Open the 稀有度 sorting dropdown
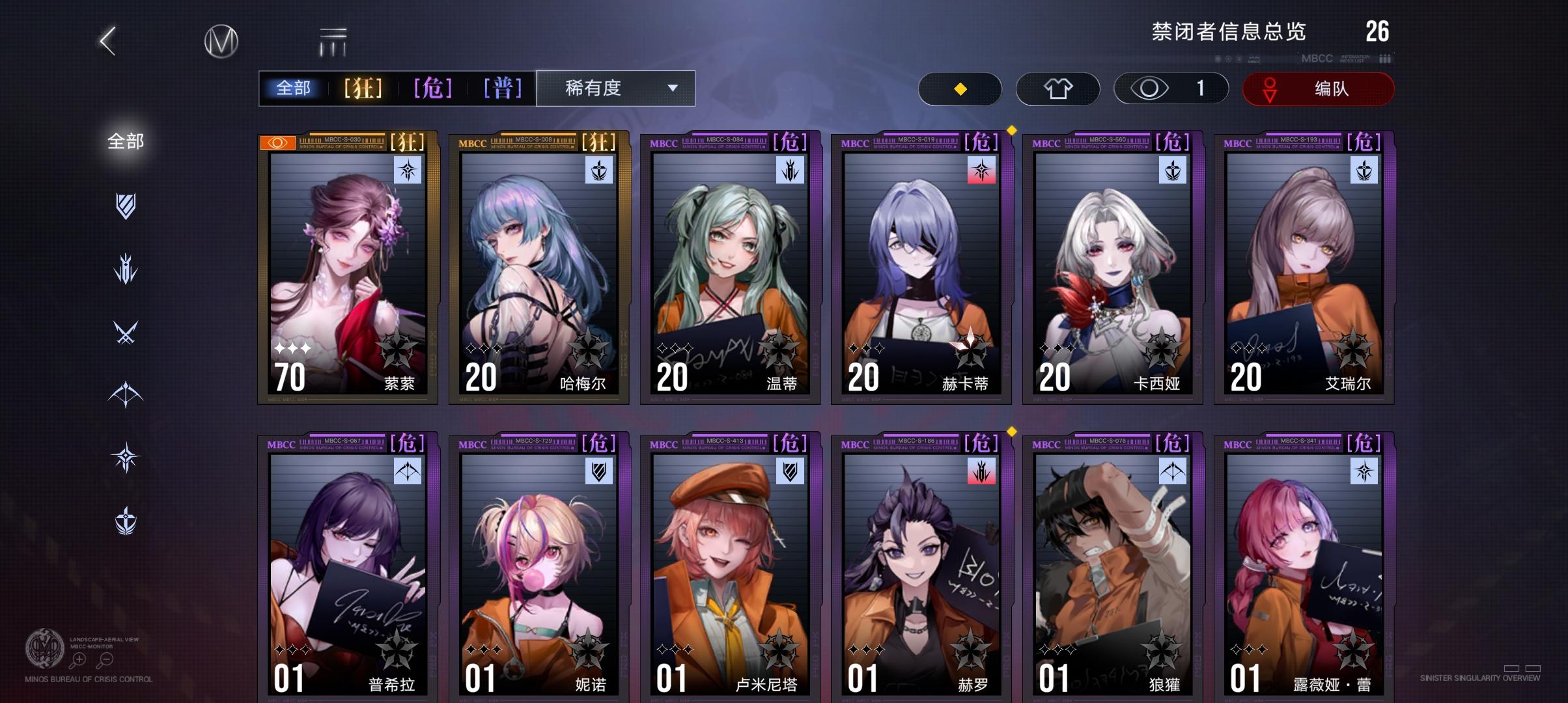The image size is (1568, 703). point(614,89)
